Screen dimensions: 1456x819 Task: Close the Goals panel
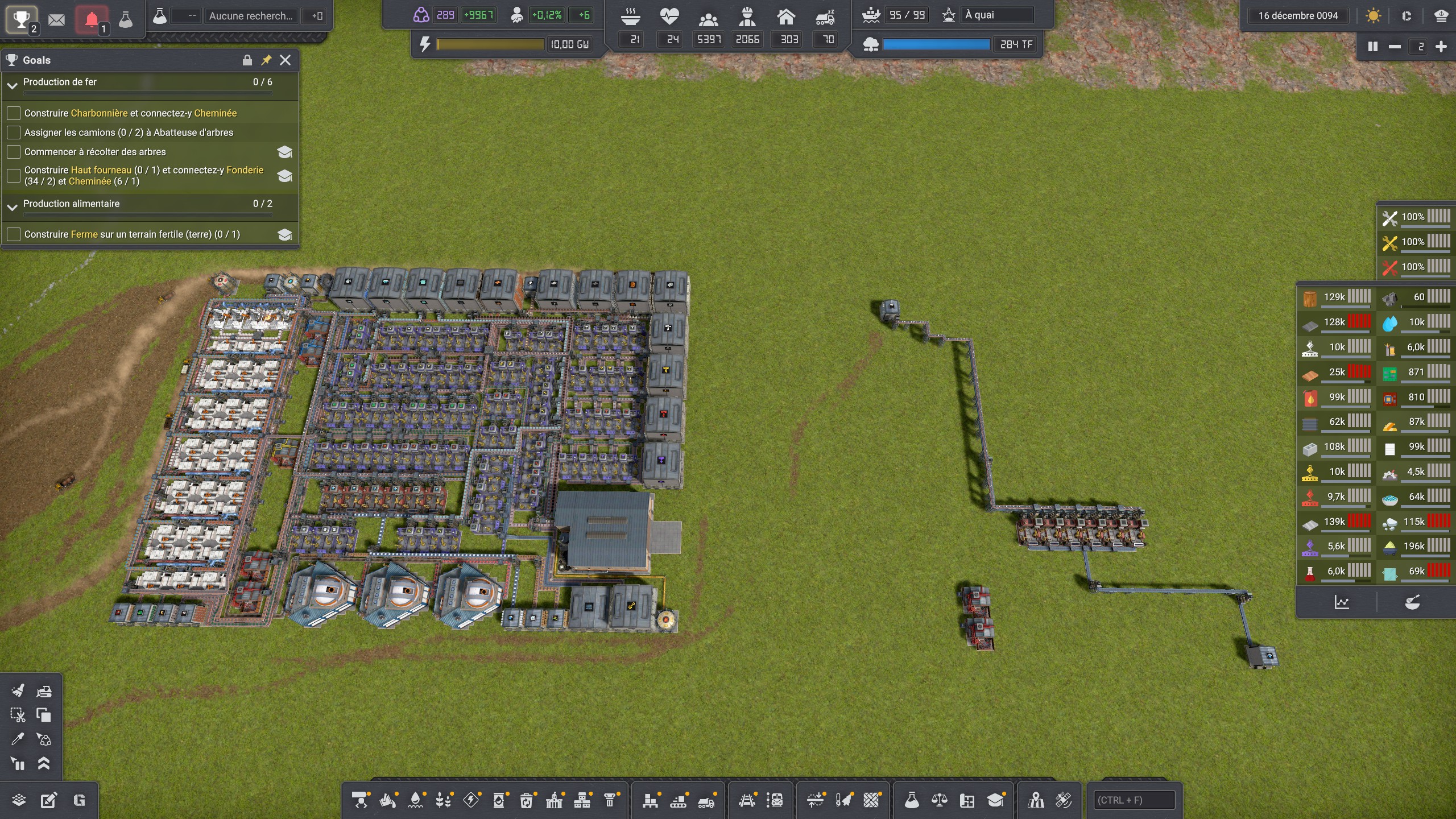(286, 60)
